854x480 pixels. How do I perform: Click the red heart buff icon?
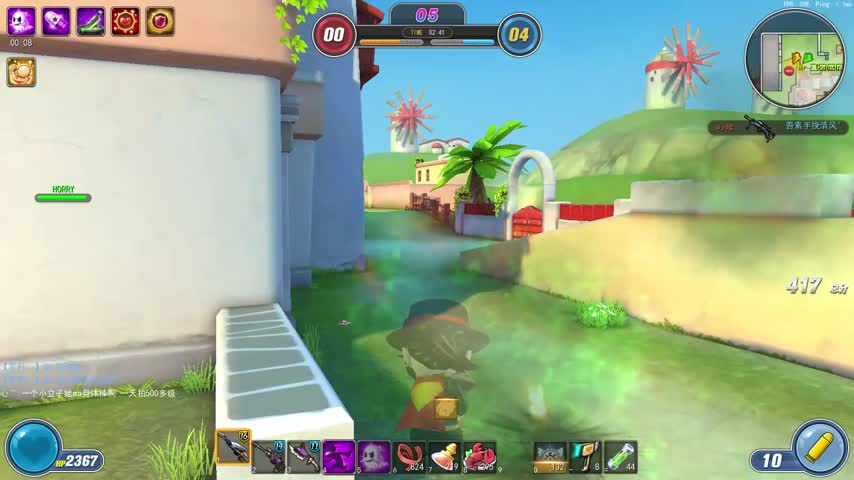click(x=125, y=21)
